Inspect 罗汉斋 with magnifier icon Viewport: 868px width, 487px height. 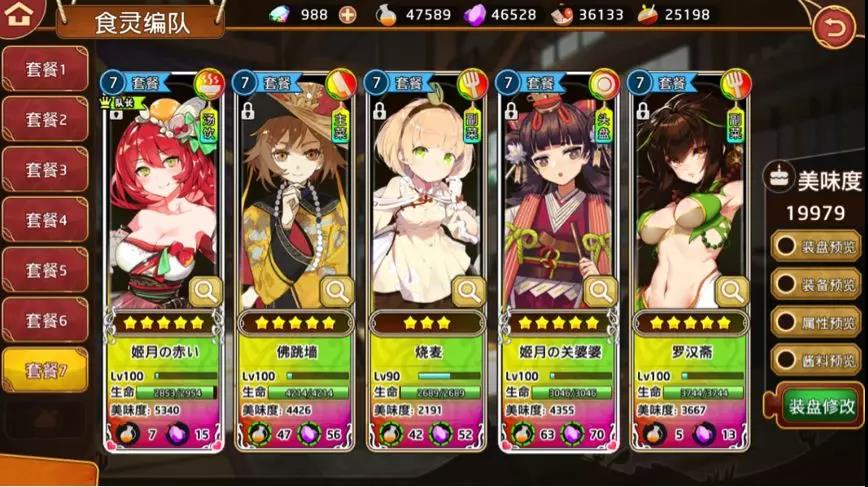click(732, 291)
